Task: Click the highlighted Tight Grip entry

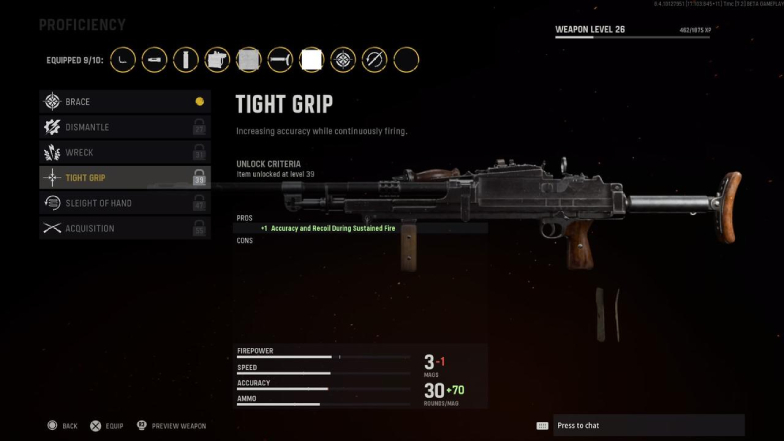Action: click(124, 178)
